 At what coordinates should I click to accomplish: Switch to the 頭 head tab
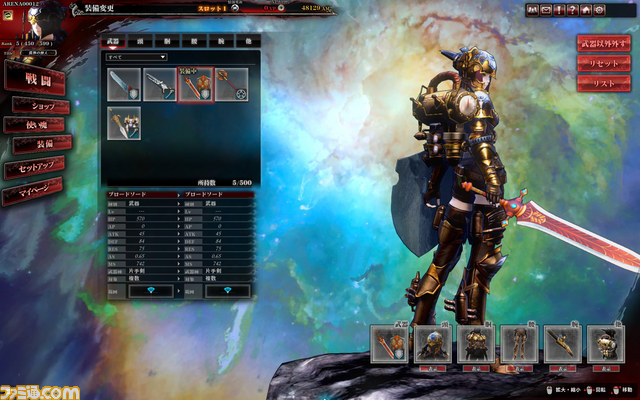coord(141,43)
